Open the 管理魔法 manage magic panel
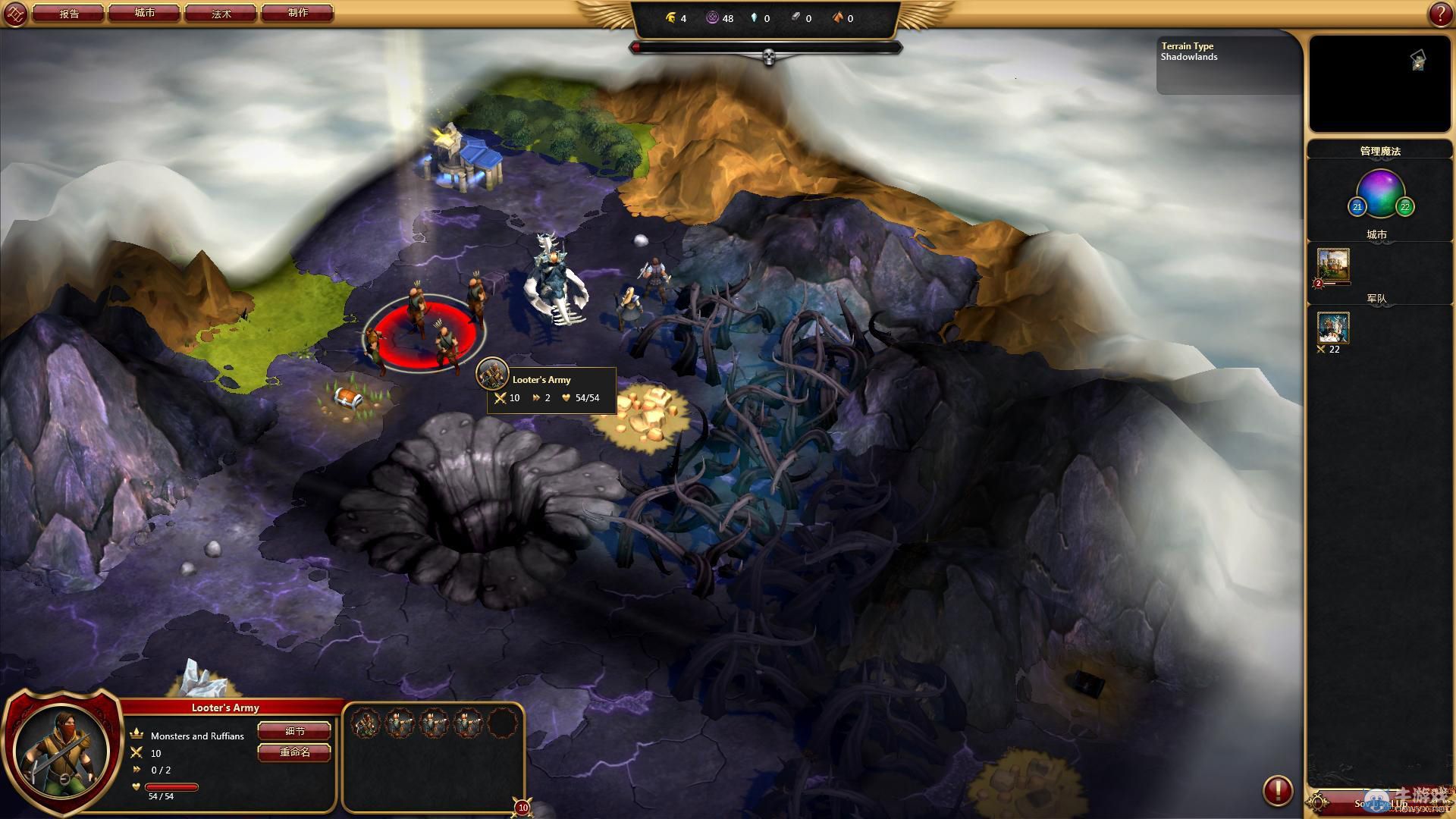Viewport: 1456px width, 819px height. click(x=1379, y=151)
